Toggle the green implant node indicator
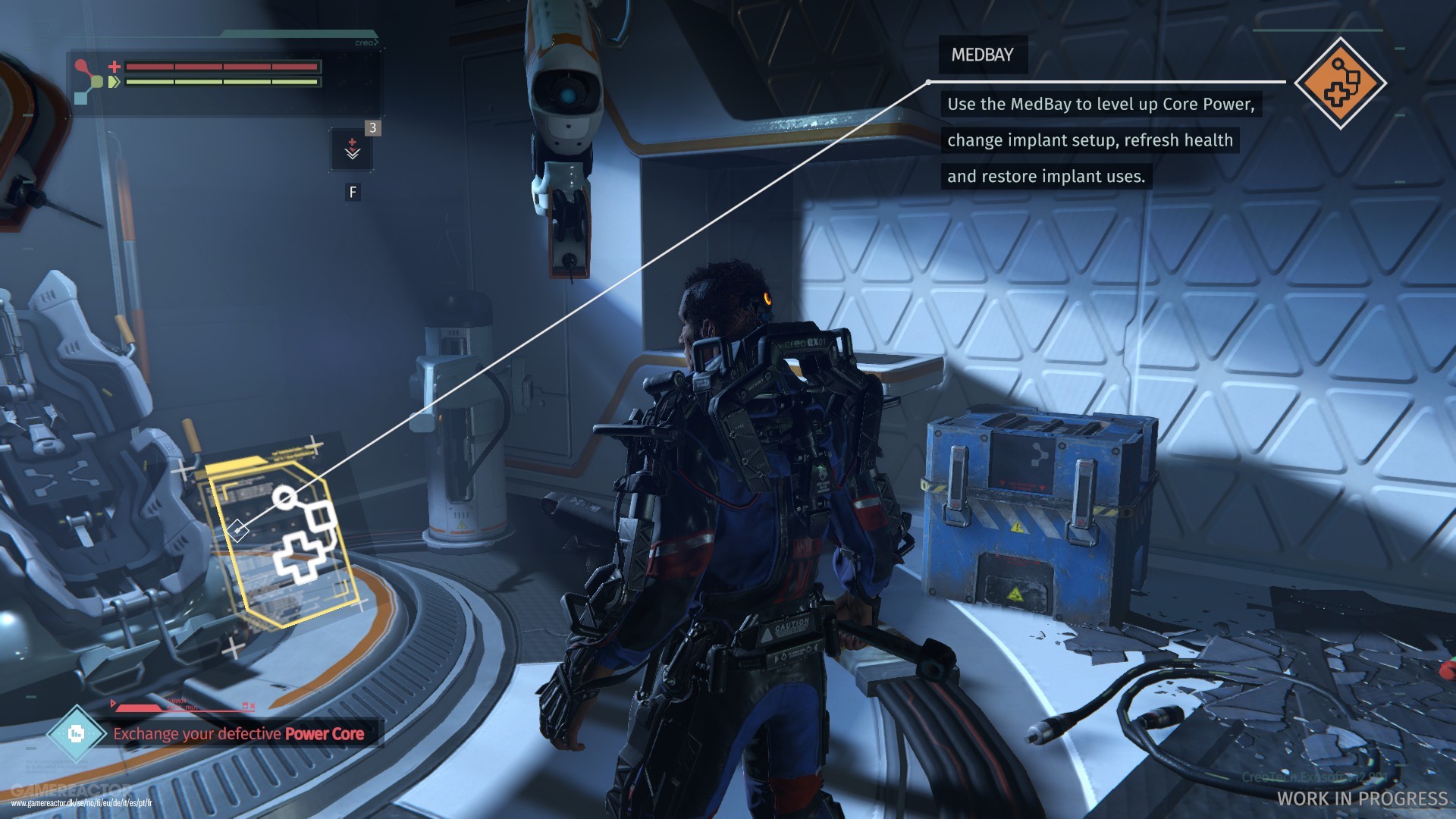The height and width of the screenshot is (819, 1456). point(97,81)
